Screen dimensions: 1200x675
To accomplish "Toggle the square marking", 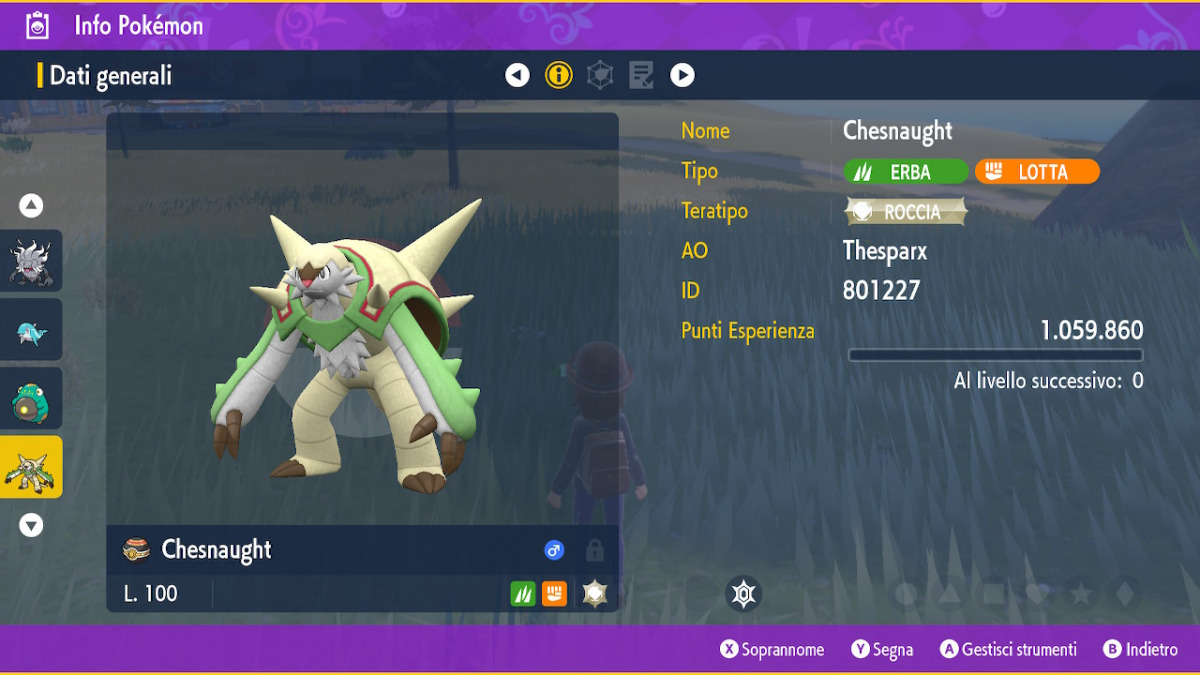I will 994,594.
